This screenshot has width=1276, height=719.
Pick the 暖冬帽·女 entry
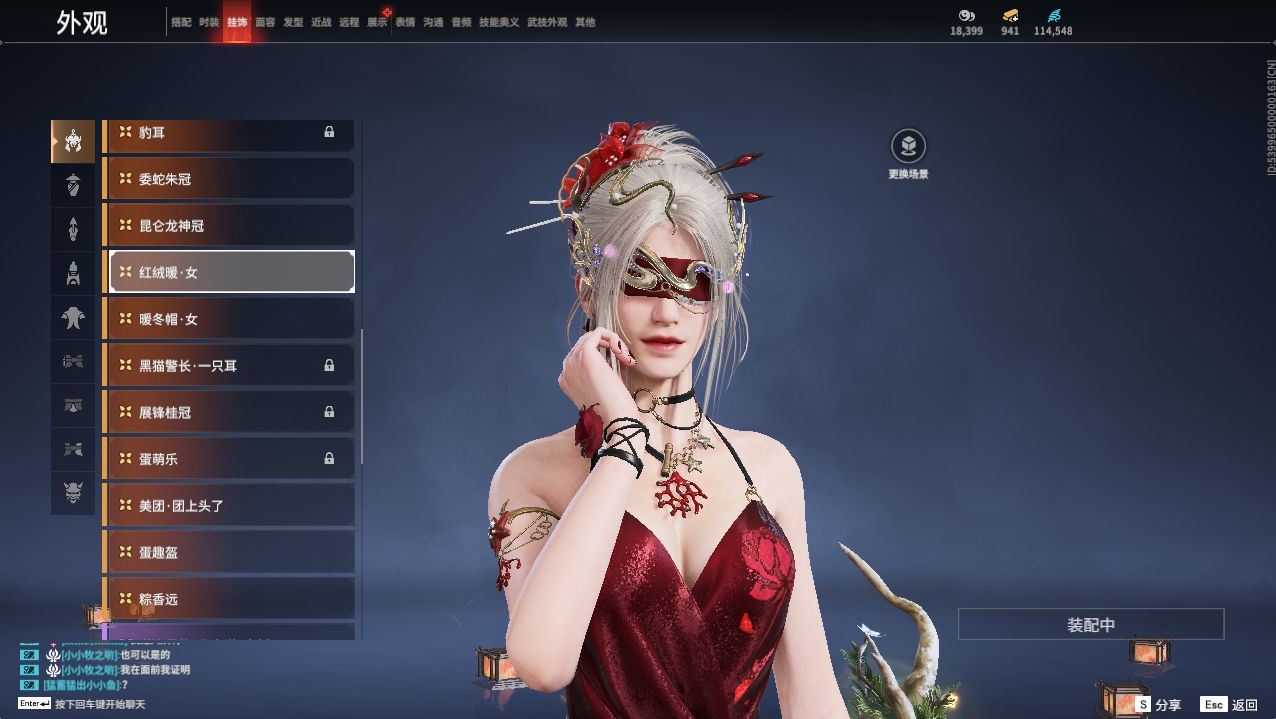pos(230,319)
